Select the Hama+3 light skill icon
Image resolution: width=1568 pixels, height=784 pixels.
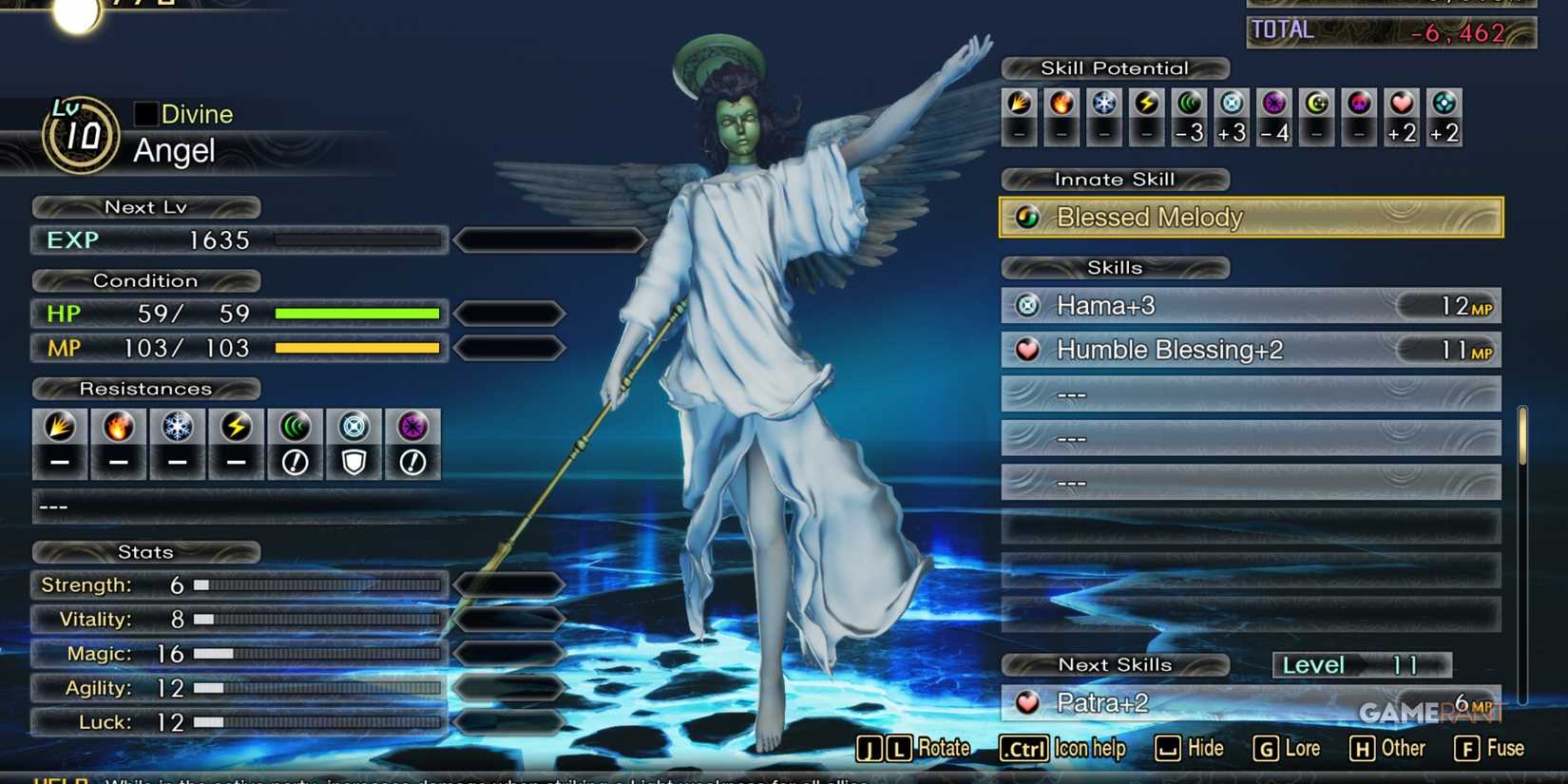[1028, 305]
